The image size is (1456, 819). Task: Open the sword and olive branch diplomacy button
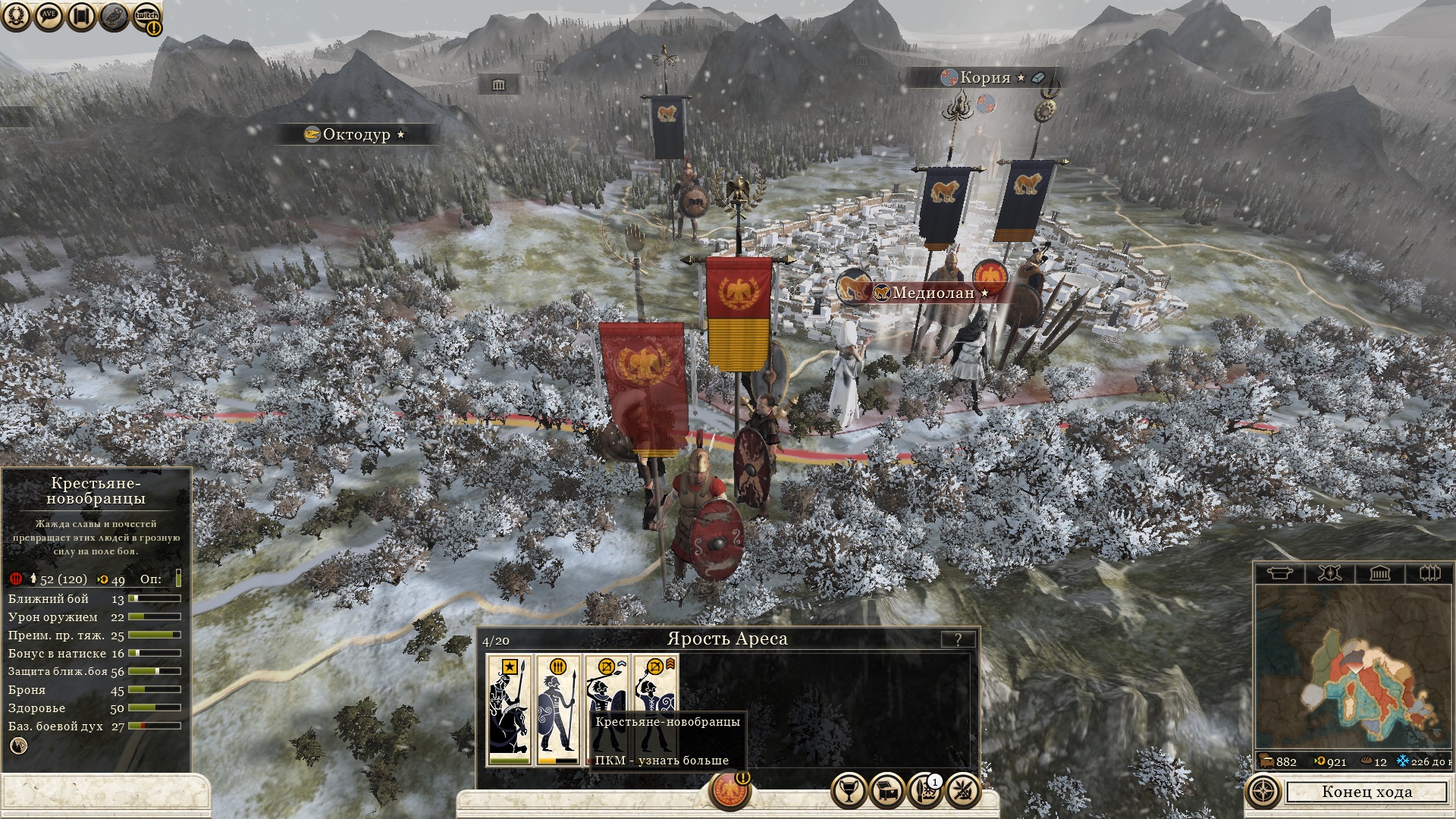[962, 791]
